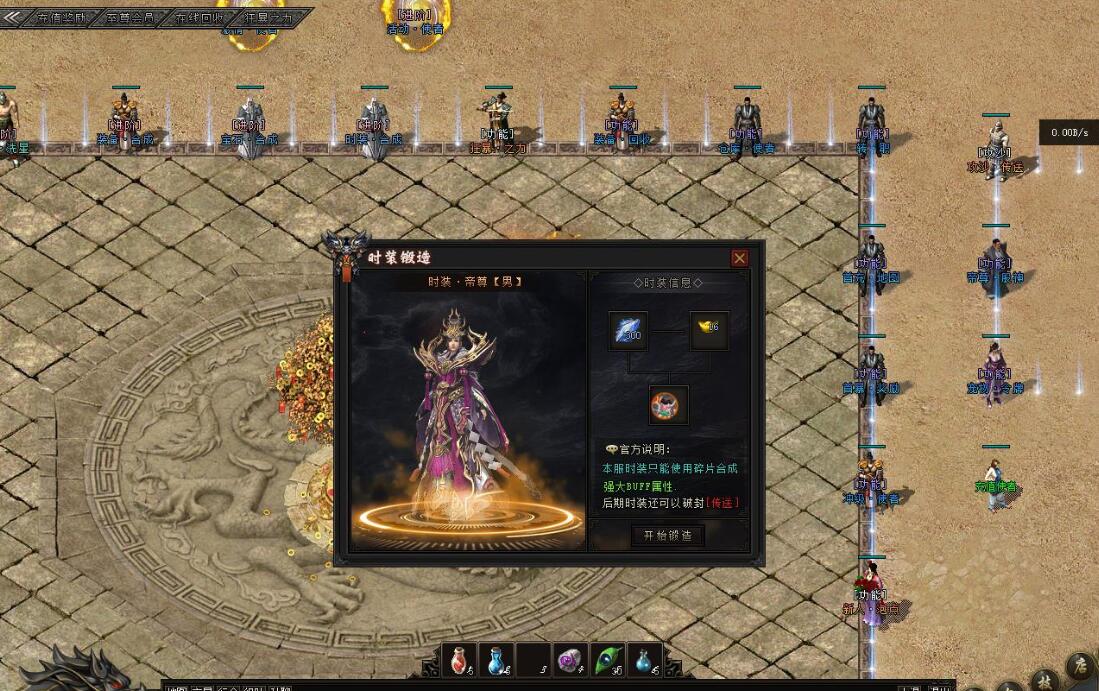Open the 充值奖励 menu
Viewport: 1099px width, 691px height.
coord(62,18)
